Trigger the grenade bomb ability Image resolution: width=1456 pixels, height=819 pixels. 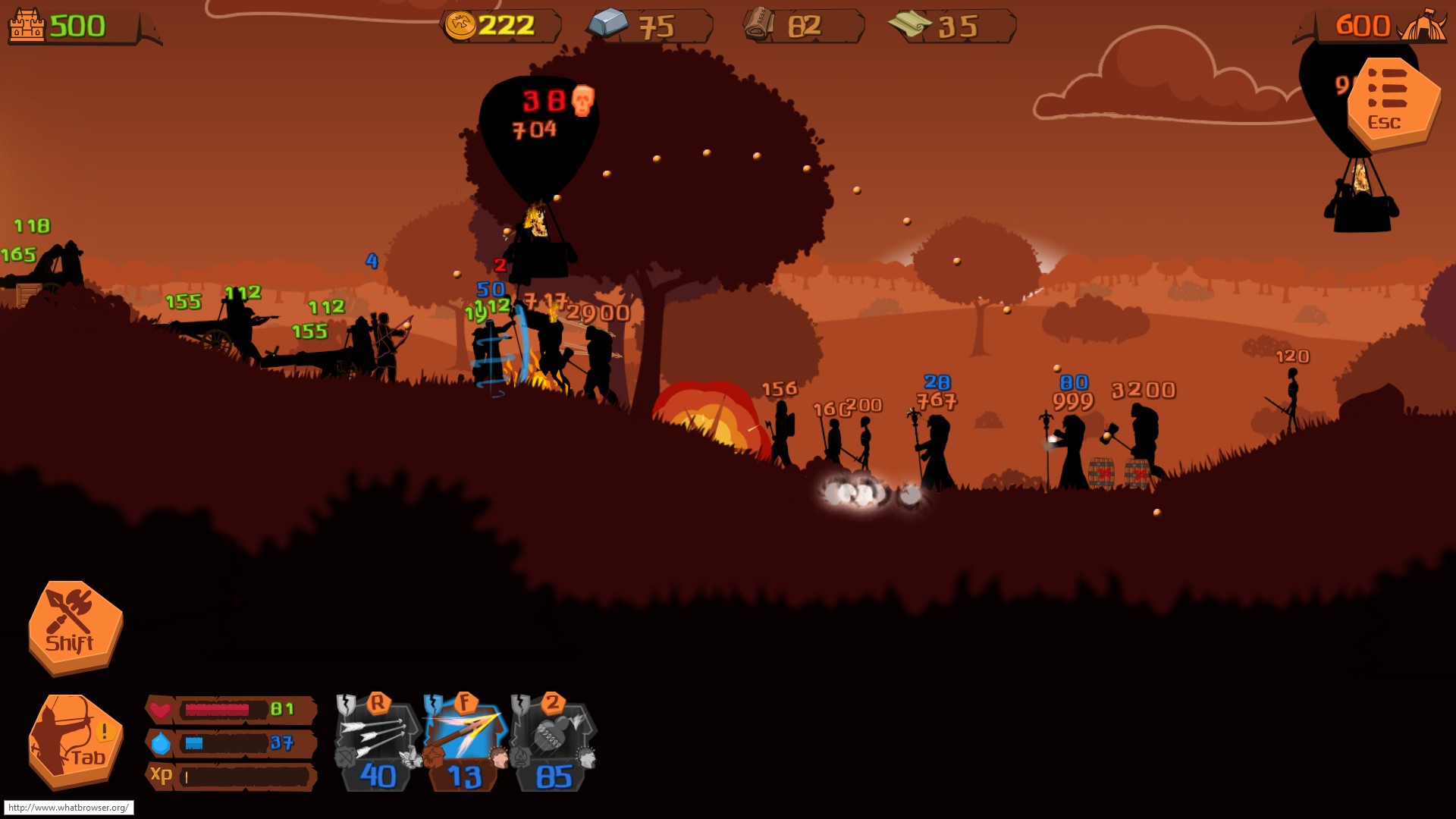pyautogui.click(x=554, y=741)
